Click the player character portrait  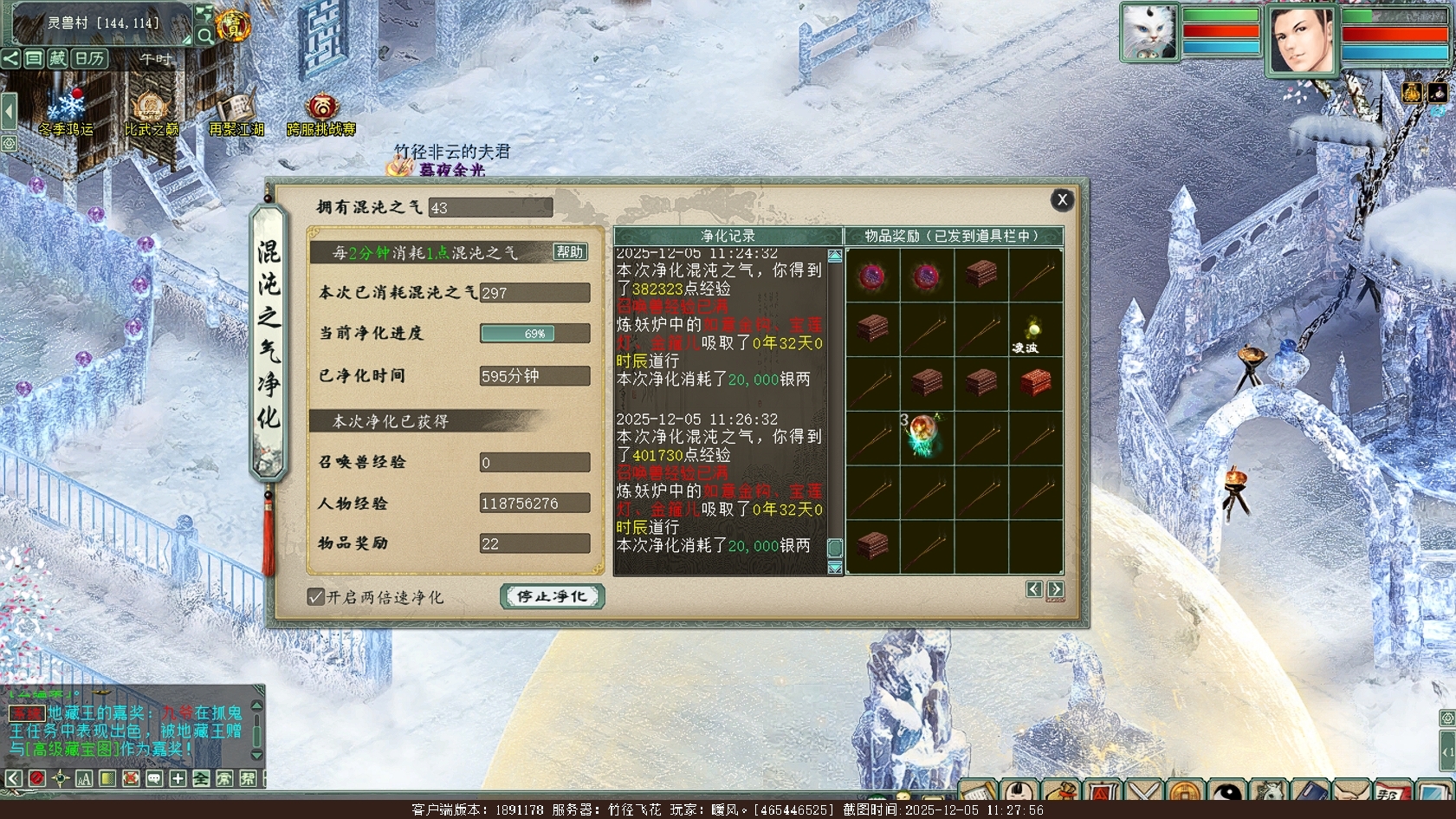1301,39
